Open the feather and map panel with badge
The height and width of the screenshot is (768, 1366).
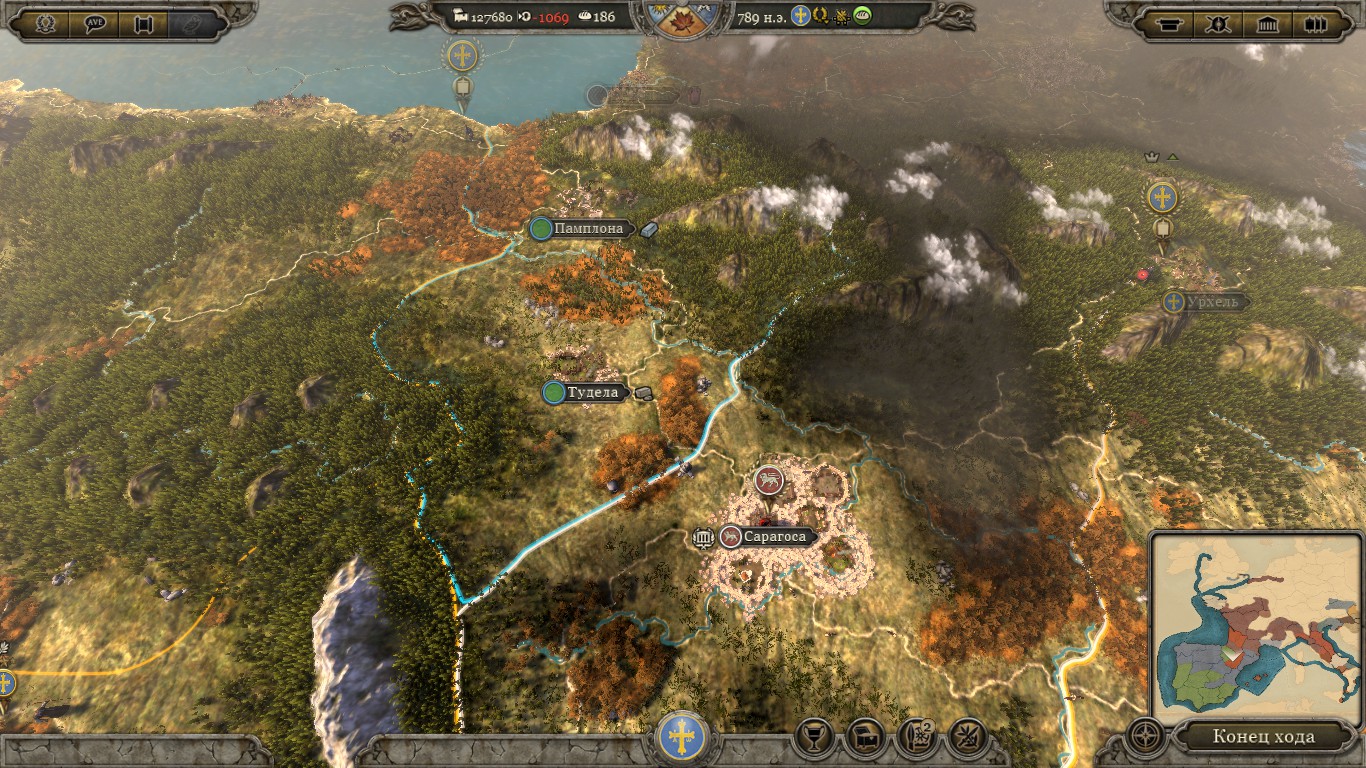coord(916,738)
